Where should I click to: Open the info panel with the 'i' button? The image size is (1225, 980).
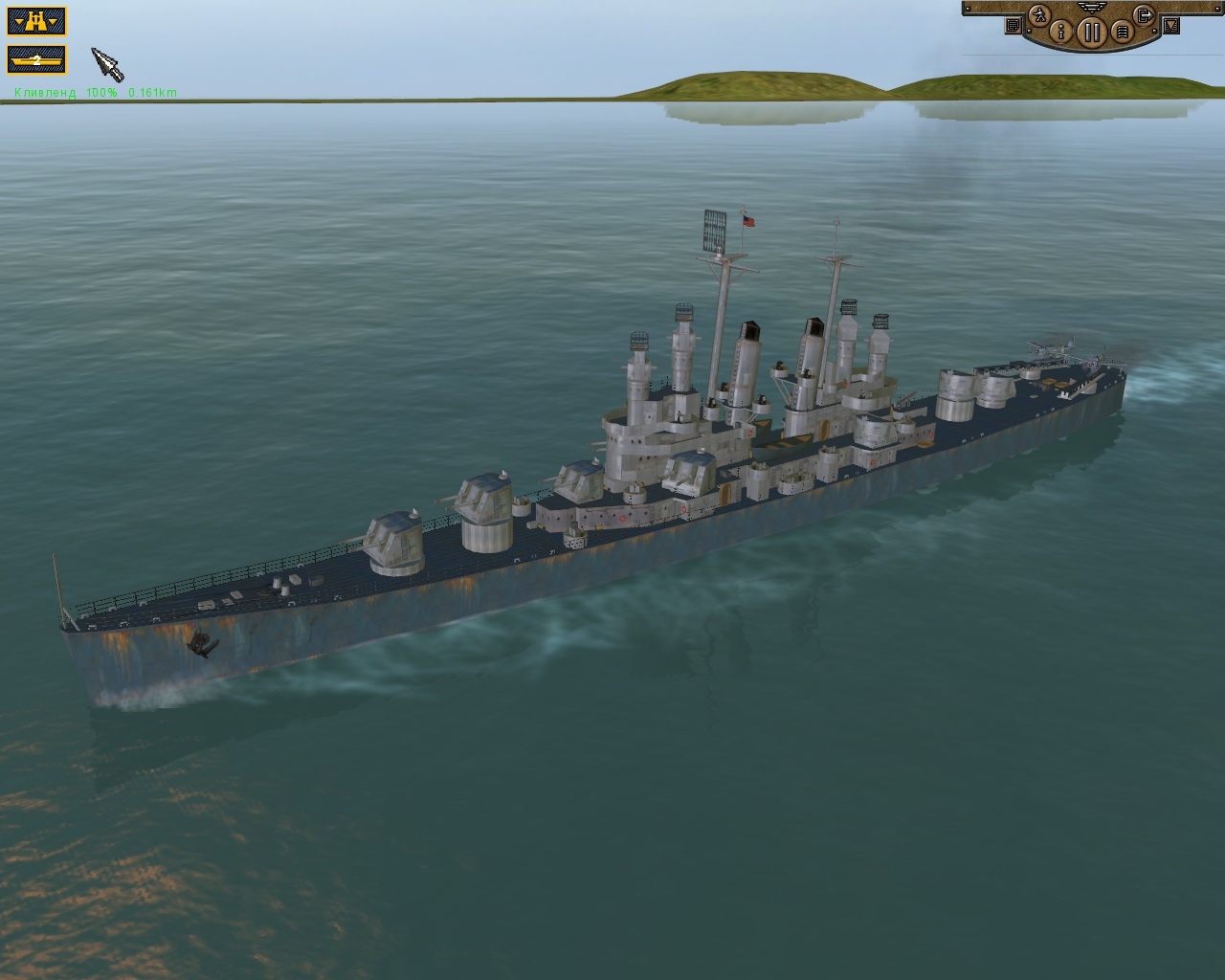coord(1058,32)
